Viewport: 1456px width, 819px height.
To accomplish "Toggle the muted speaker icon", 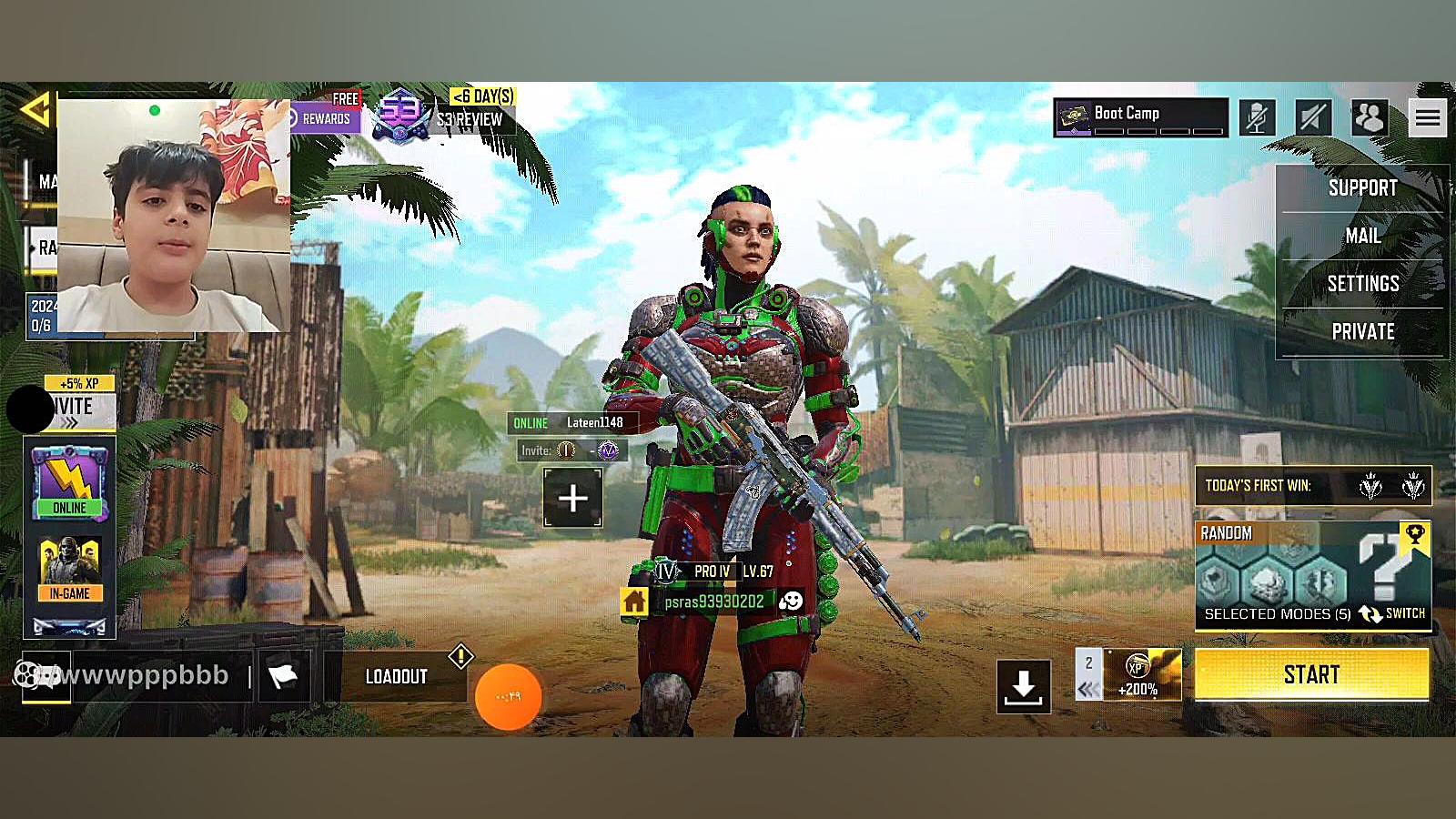I will click(1312, 117).
